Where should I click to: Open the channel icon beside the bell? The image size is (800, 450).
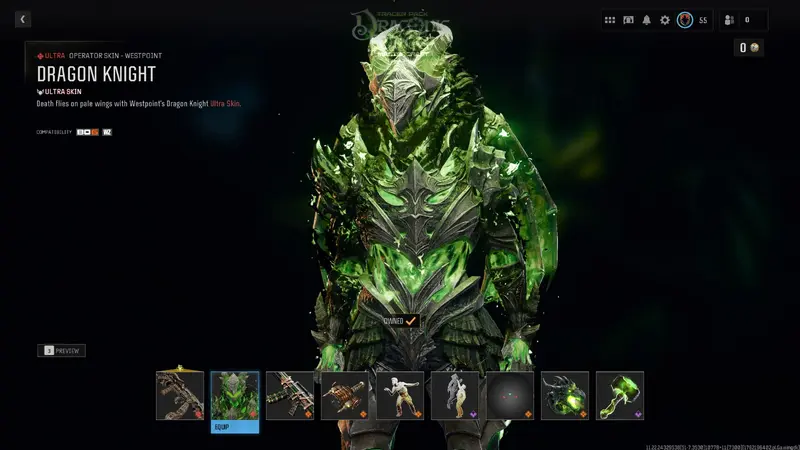[x=628, y=20]
